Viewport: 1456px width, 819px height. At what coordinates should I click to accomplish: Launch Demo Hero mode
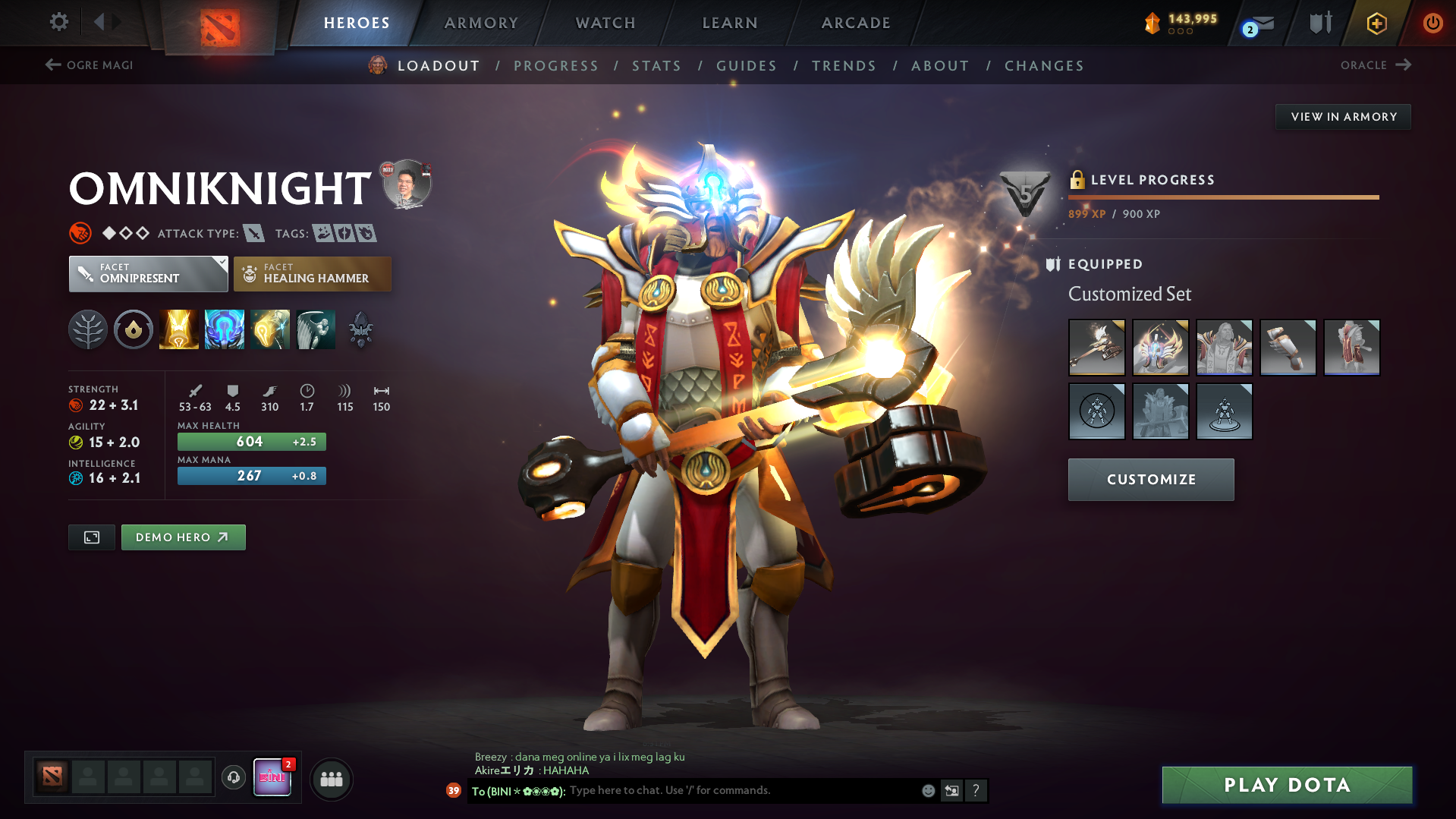pos(183,537)
